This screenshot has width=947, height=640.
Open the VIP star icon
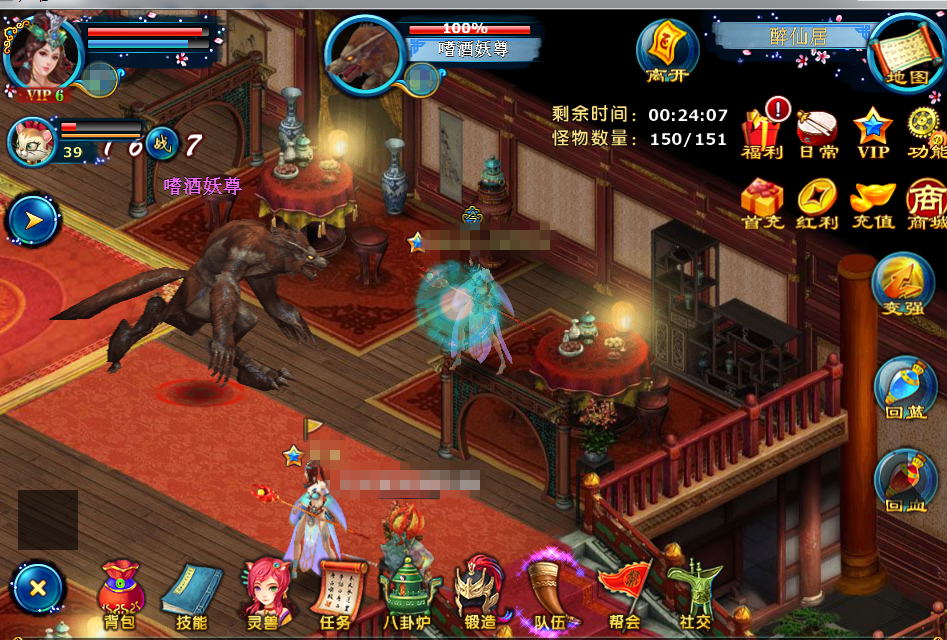pyautogui.click(x=872, y=132)
